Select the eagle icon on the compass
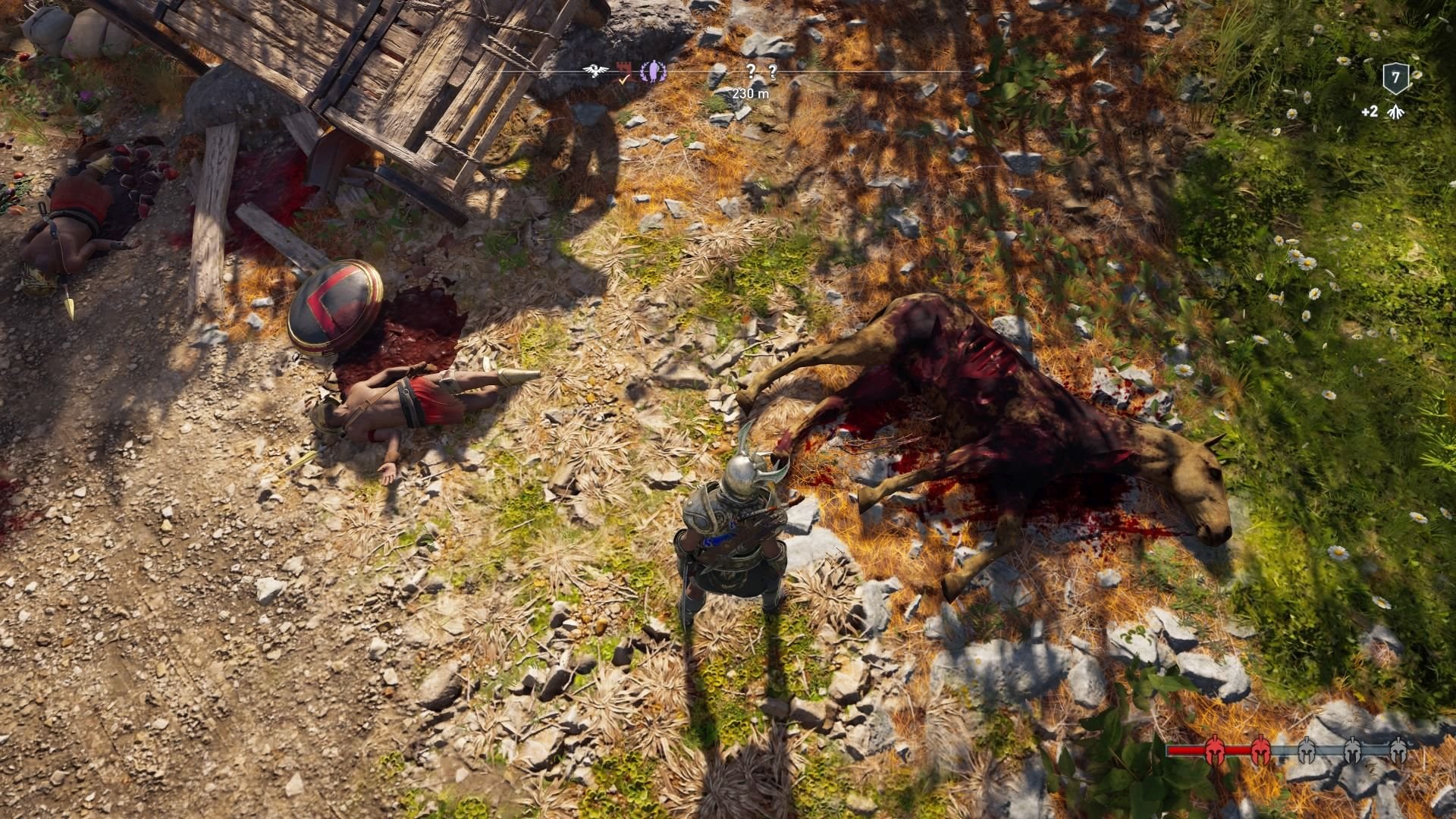Screen dimensions: 1456x819 pyautogui.click(x=595, y=70)
